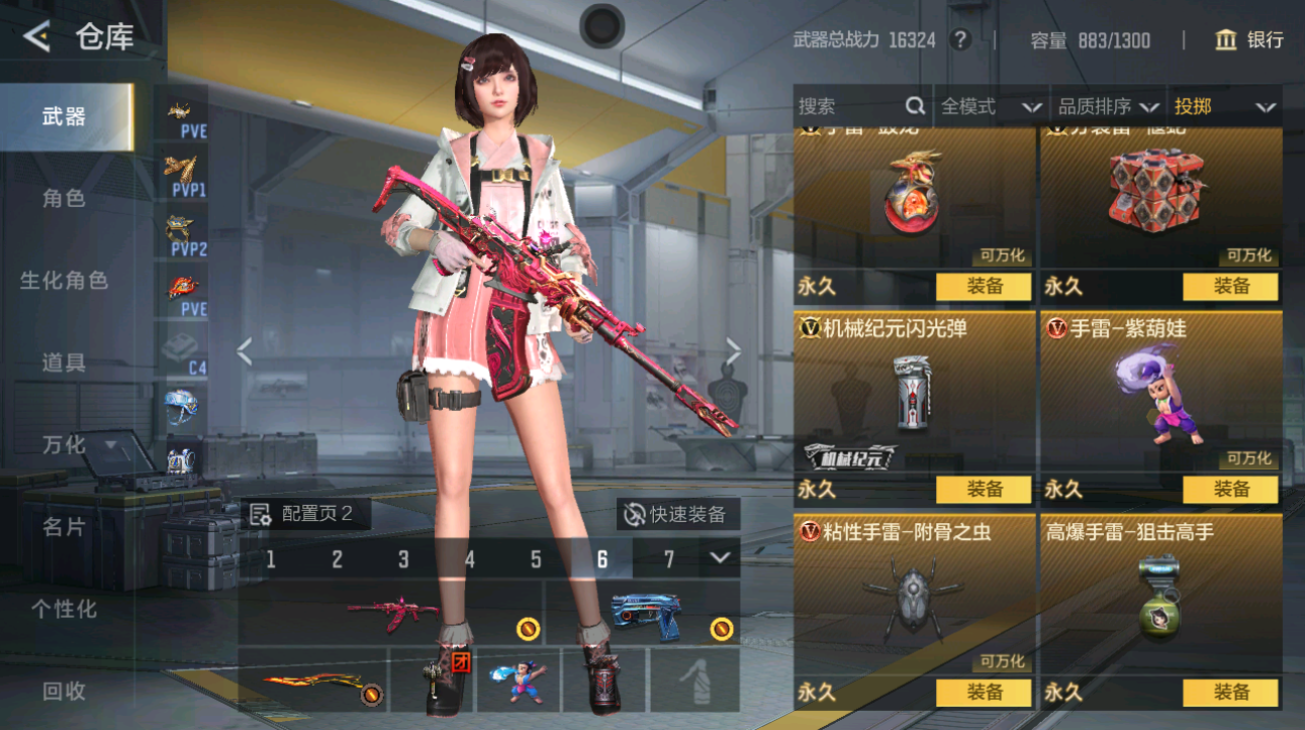Select the C4 equipment slot icon
Image resolution: width=1305 pixels, height=730 pixels.
pos(181,348)
